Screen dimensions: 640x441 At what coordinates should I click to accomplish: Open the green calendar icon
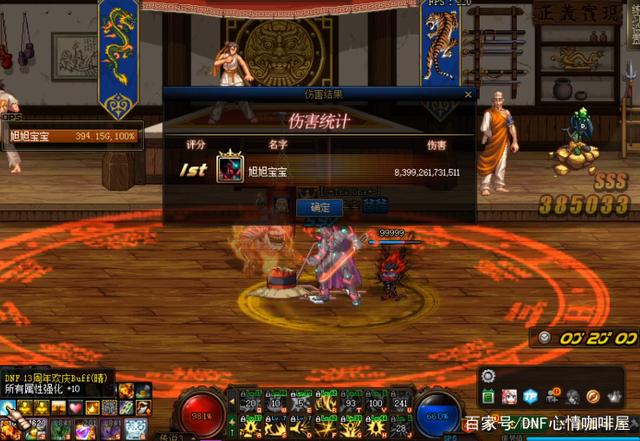pyautogui.click(x=489, y=396)
